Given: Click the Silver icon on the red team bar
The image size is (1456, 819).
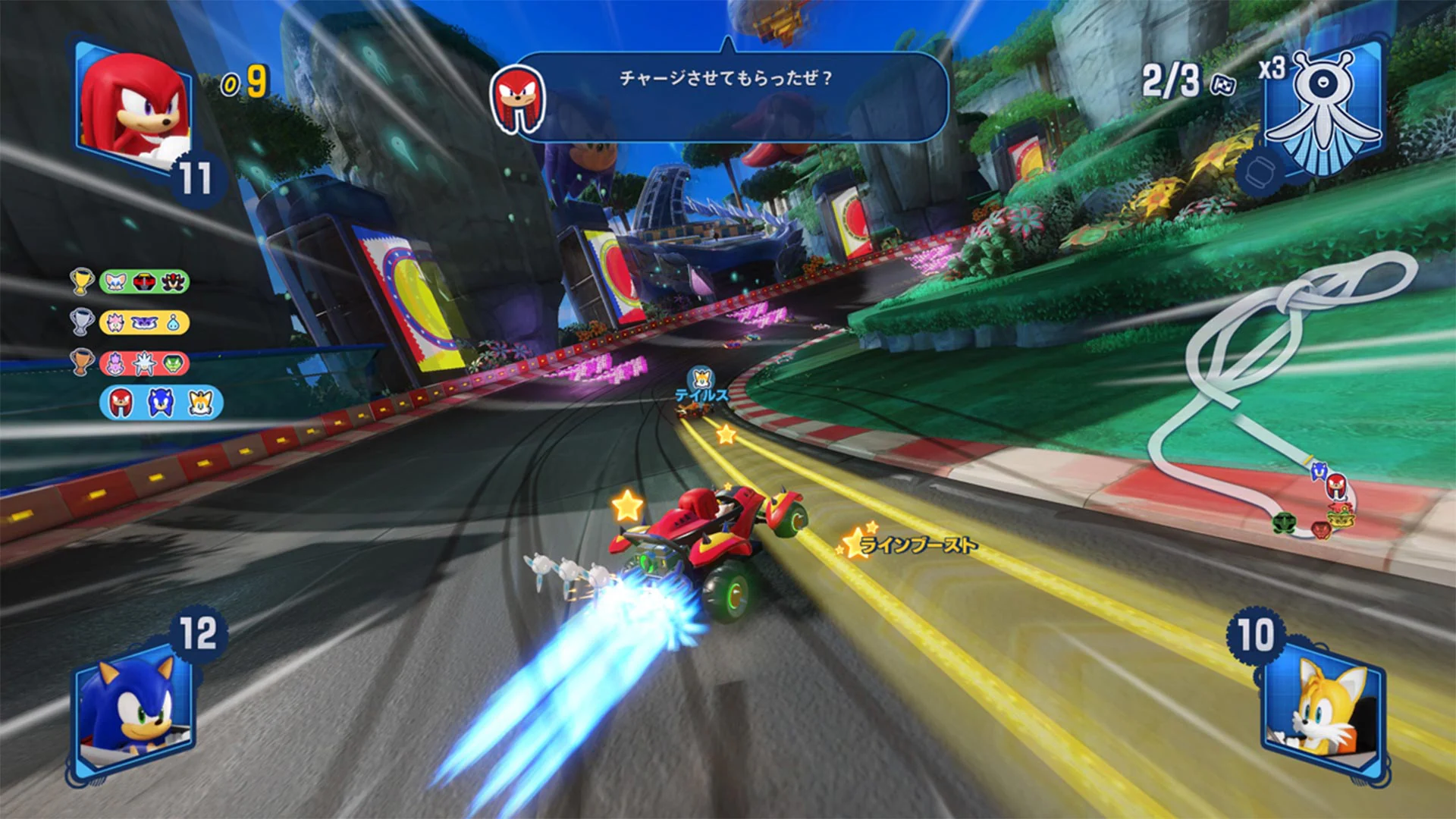Looking at the screenshot, I should tap(143, 361).
